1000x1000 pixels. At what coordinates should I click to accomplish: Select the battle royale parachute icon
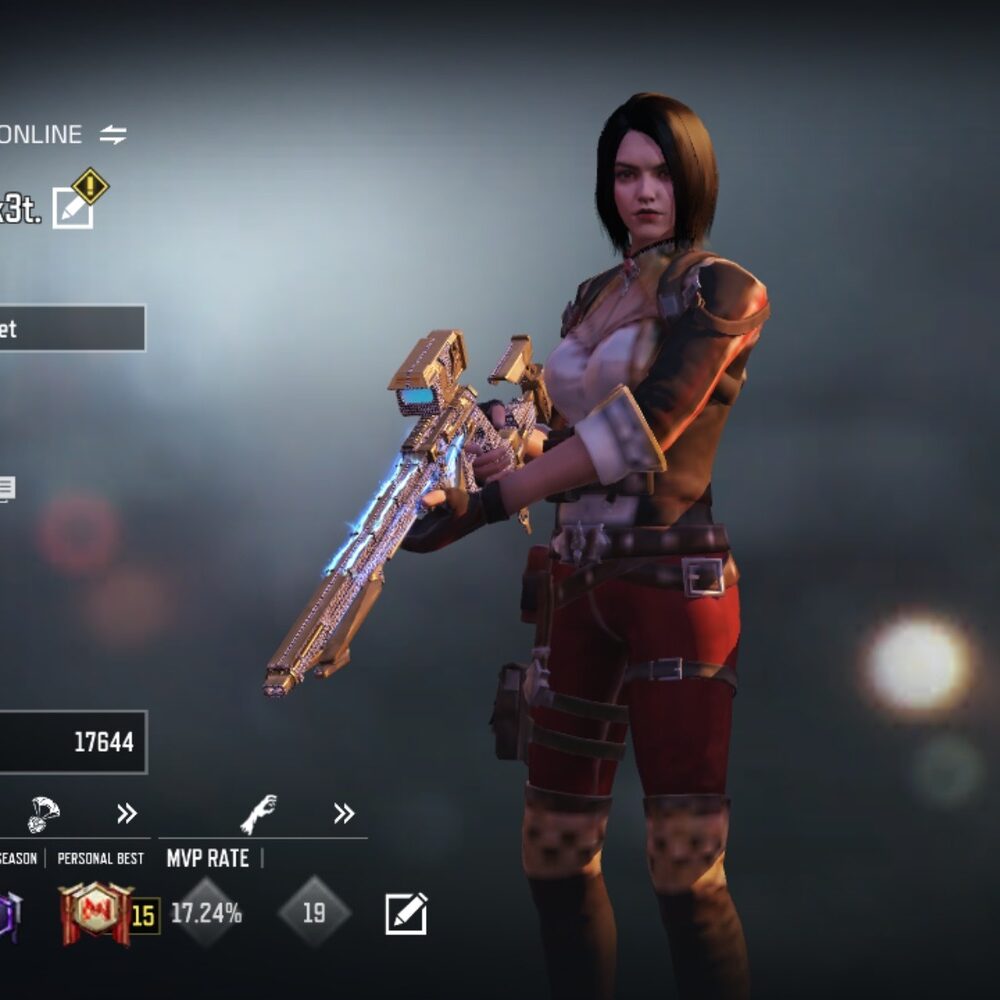43,813
